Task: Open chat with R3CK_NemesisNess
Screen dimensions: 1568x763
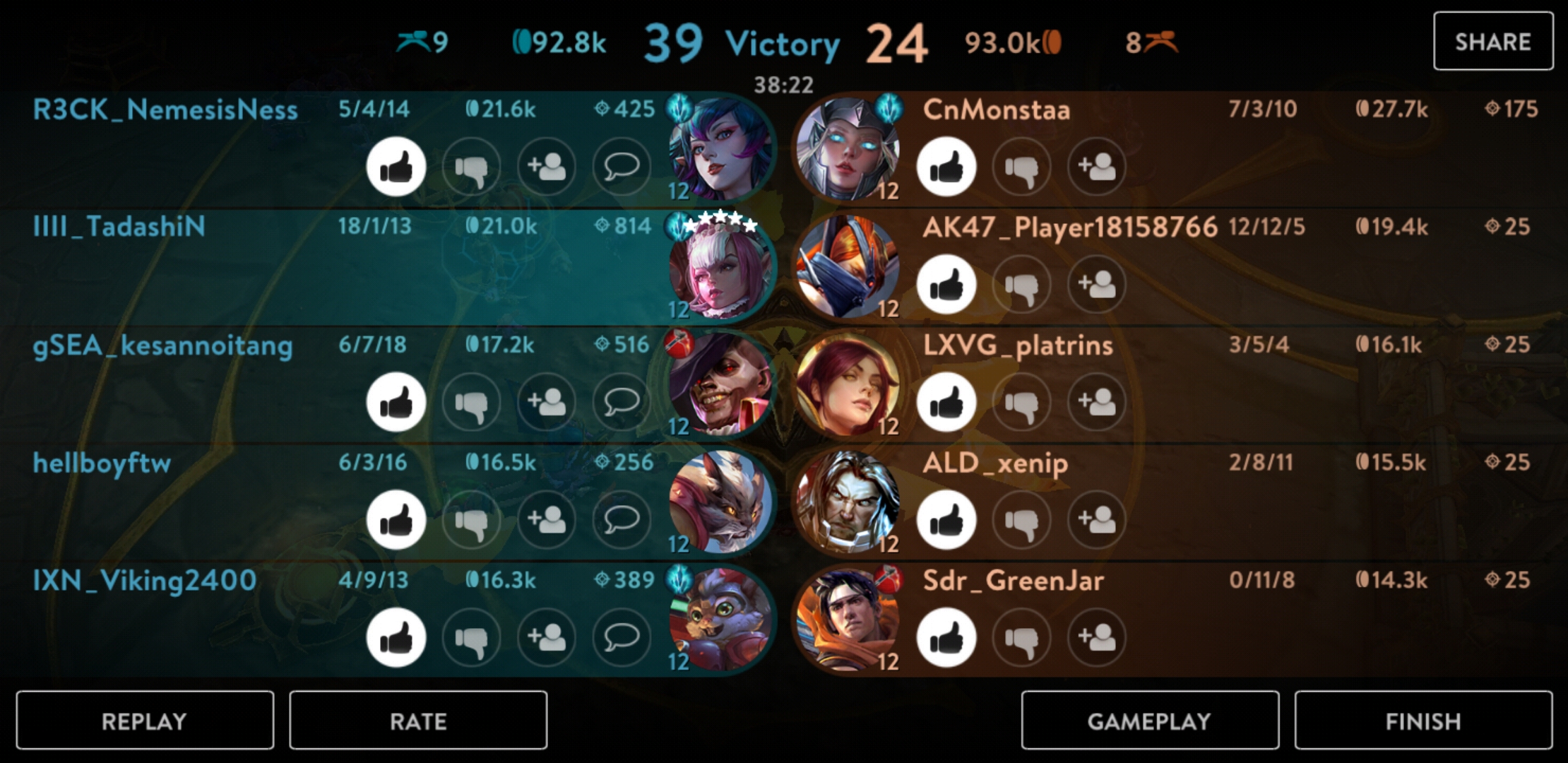Action: coord(622,167)
